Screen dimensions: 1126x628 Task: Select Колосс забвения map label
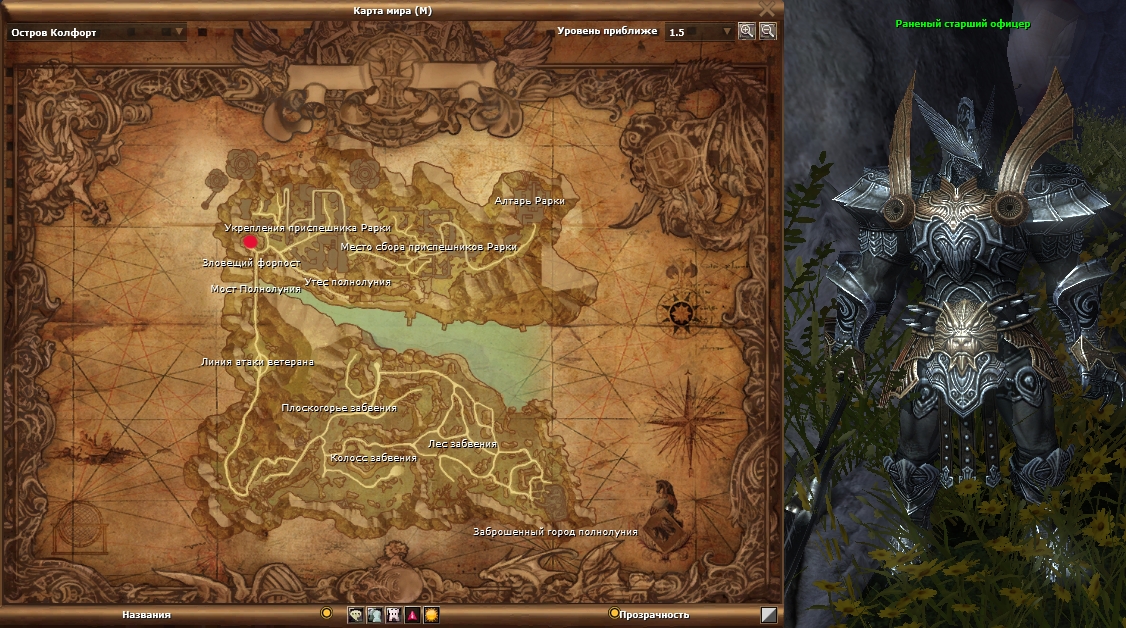(373, 458)
